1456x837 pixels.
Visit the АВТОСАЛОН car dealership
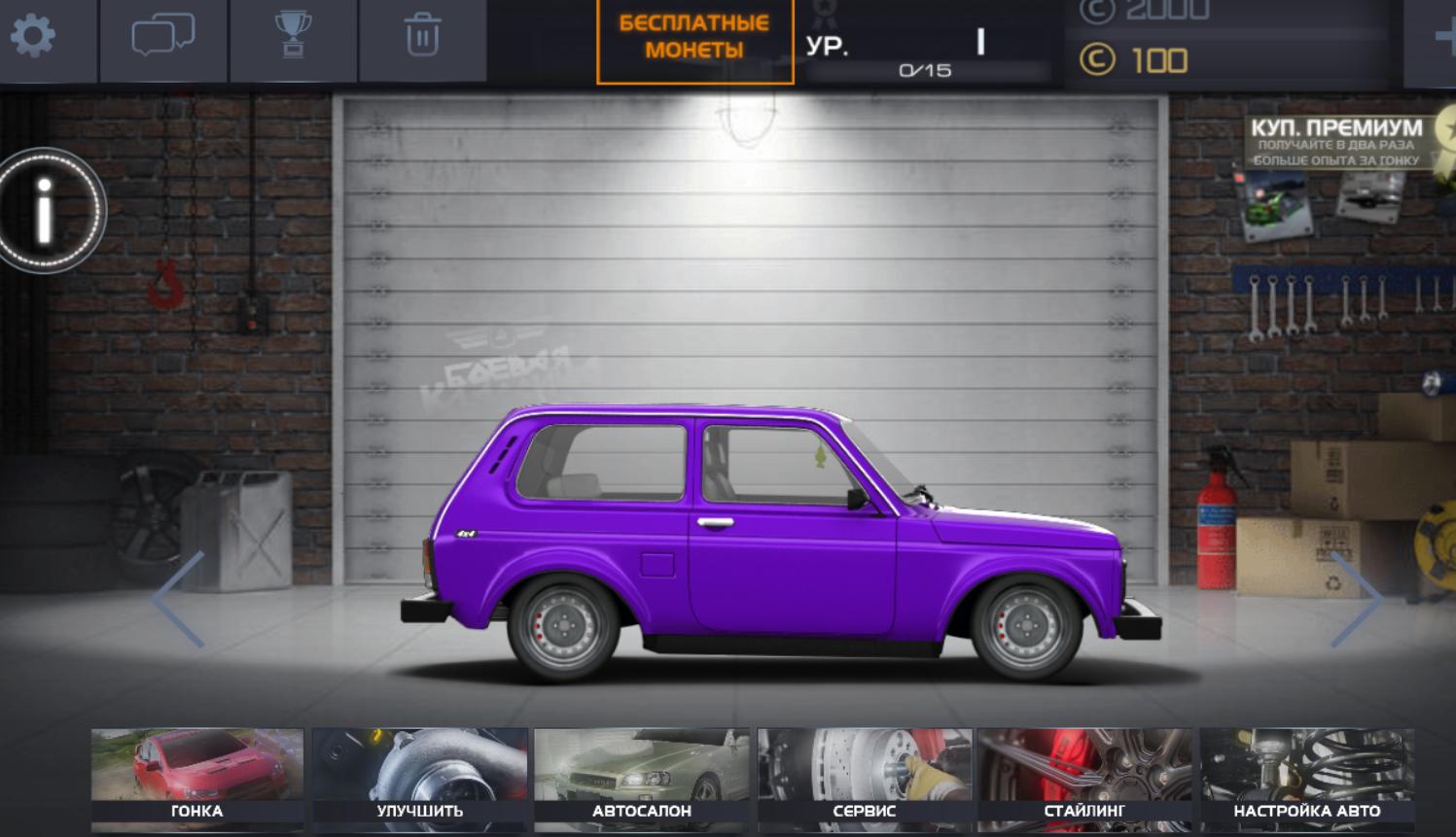click(642, 780)
